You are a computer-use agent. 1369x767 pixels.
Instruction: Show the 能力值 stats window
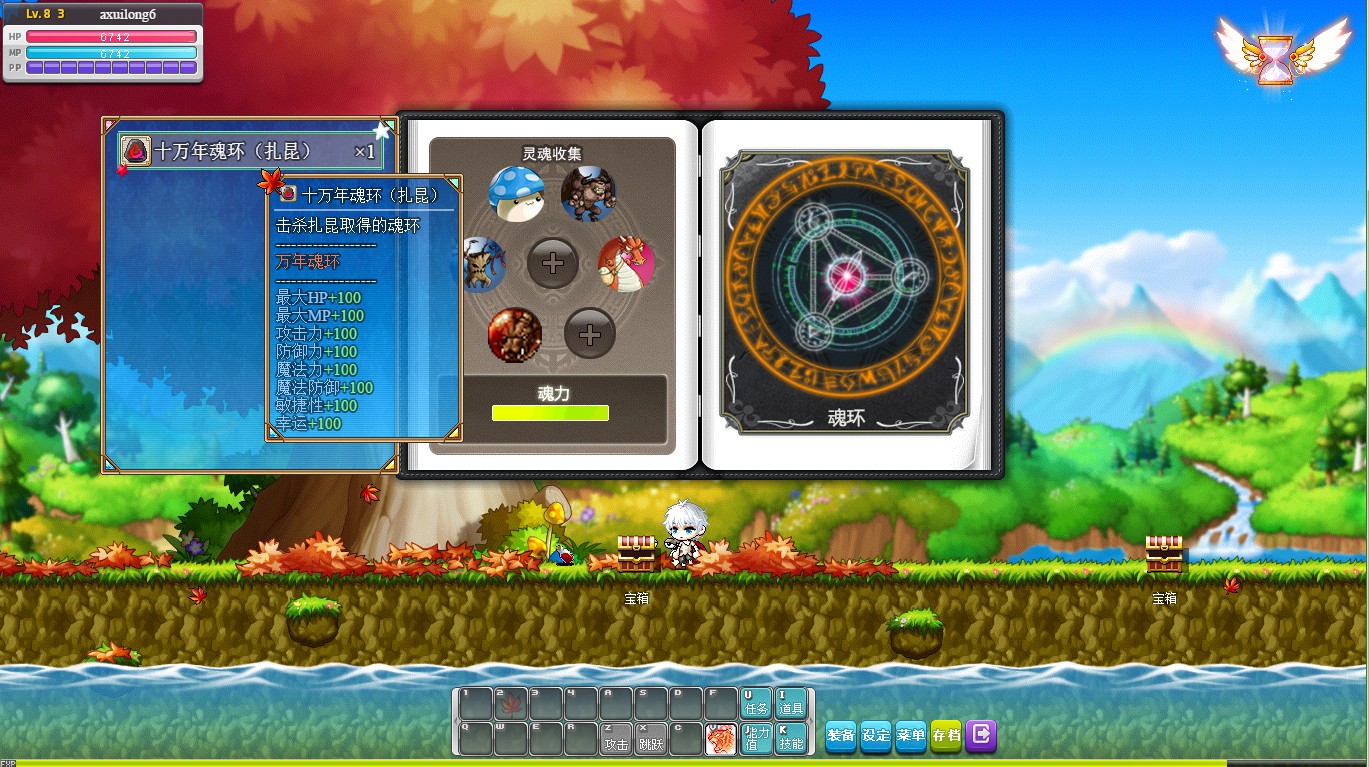pyautogui.click(x=756, y=738)
